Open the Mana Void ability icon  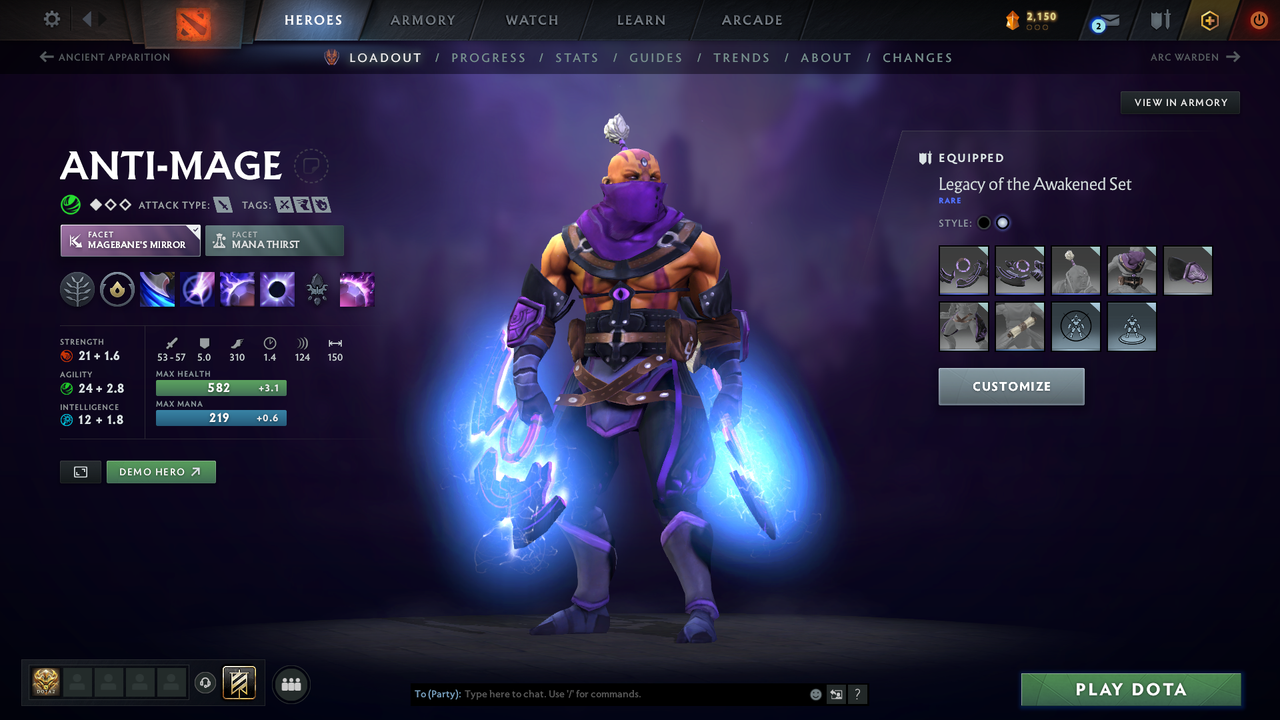click(x=277, y=289)
